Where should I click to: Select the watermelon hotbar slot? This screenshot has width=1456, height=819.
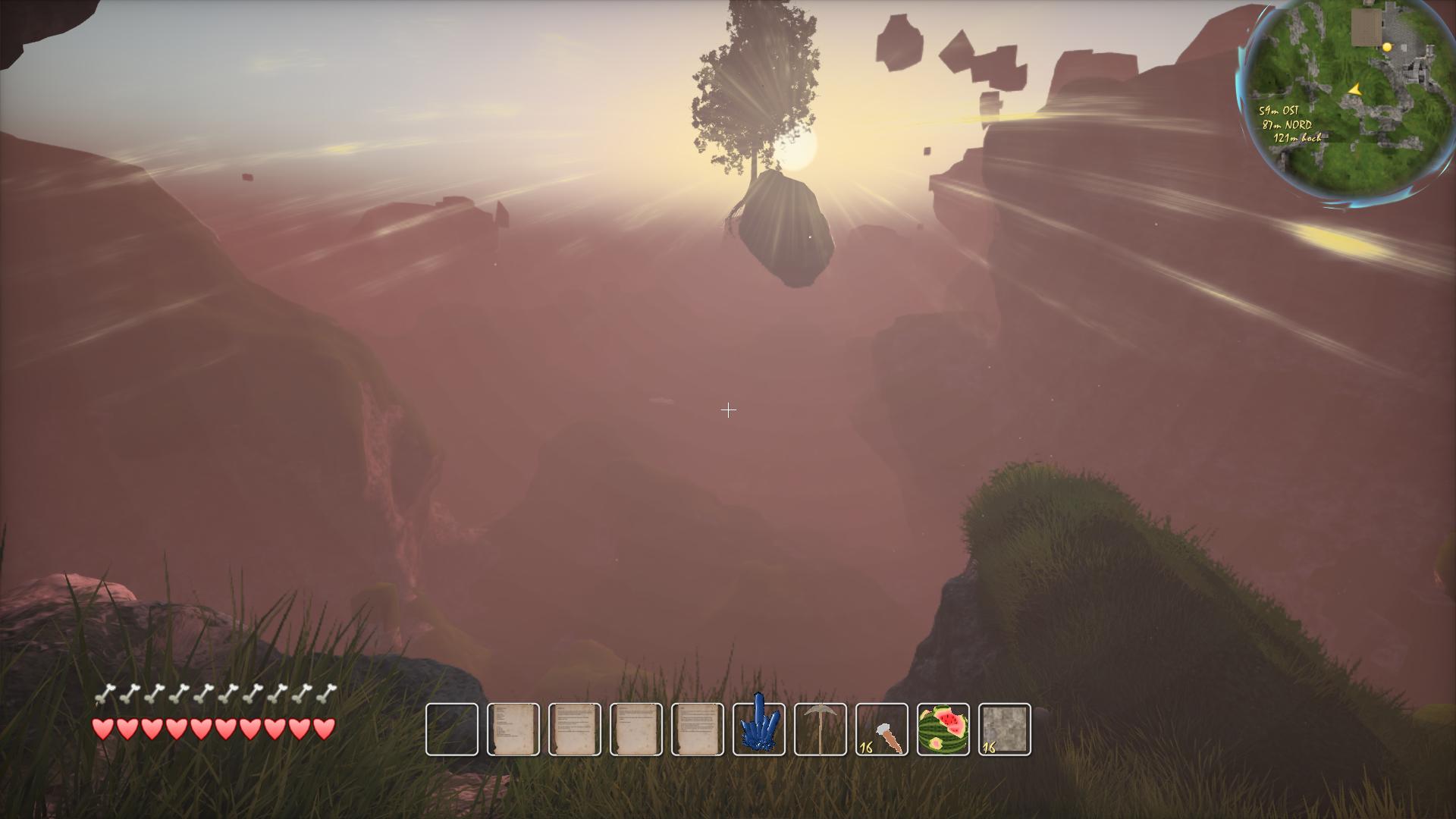pos(943,730)
